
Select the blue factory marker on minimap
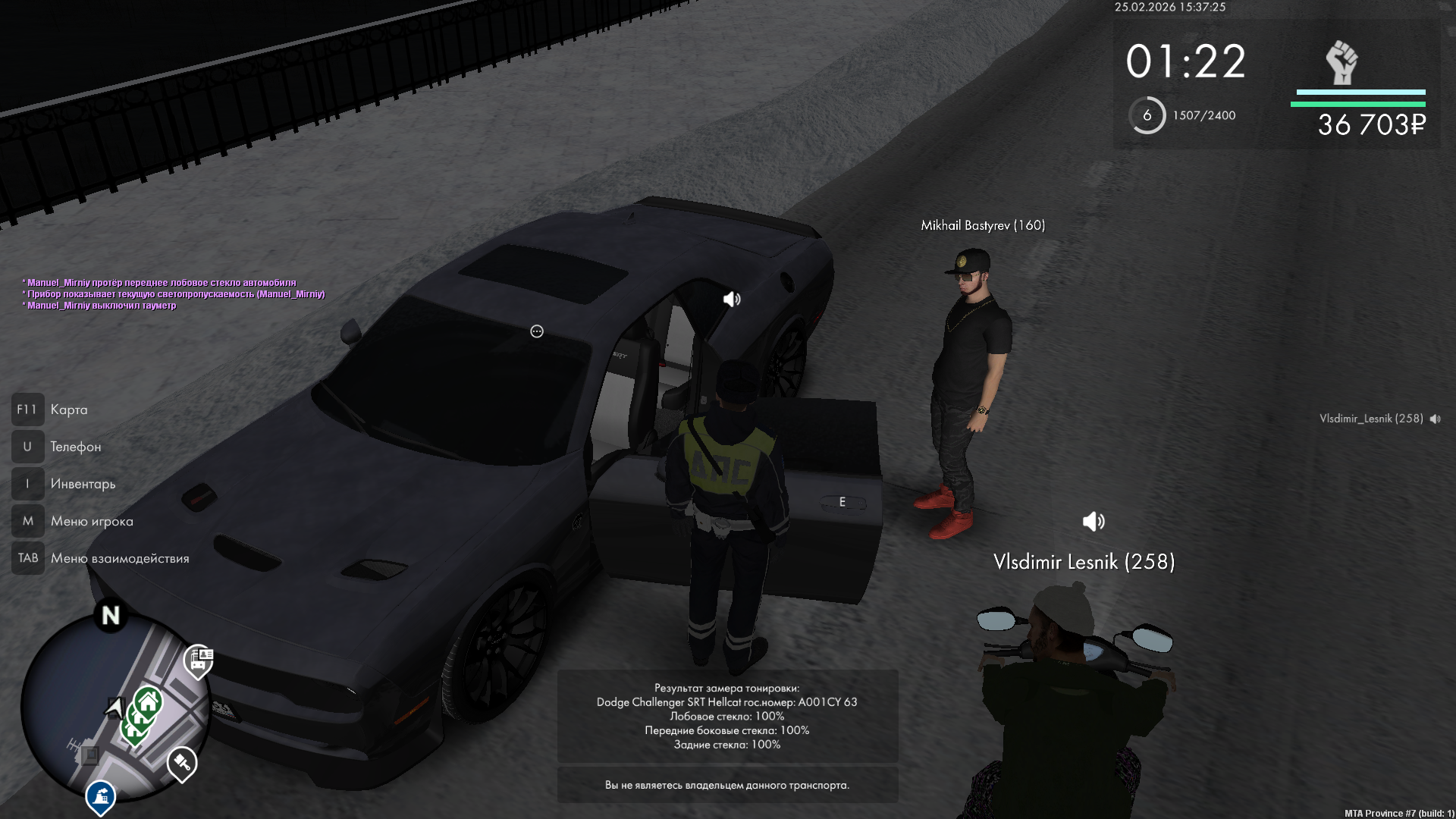point(100,796)
